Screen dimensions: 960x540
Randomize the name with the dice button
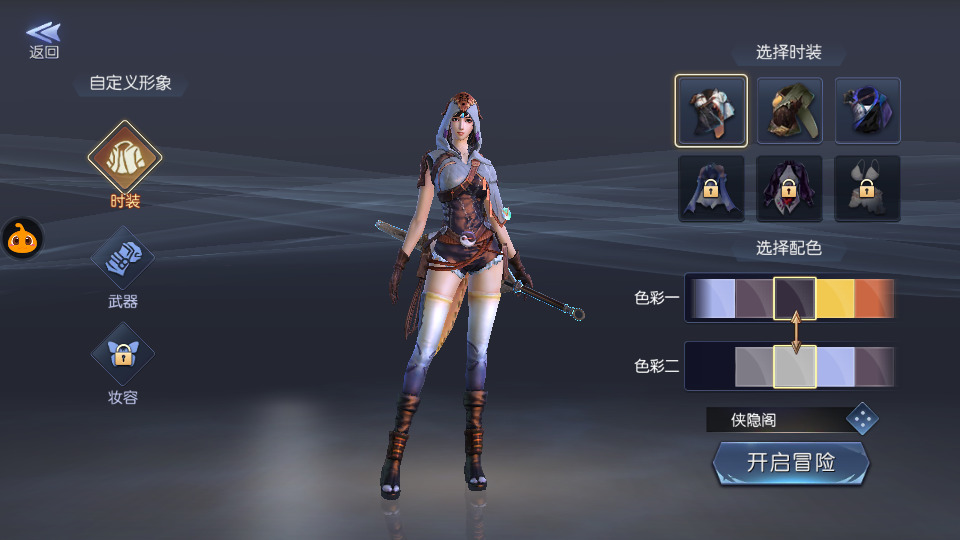(862, 419)
